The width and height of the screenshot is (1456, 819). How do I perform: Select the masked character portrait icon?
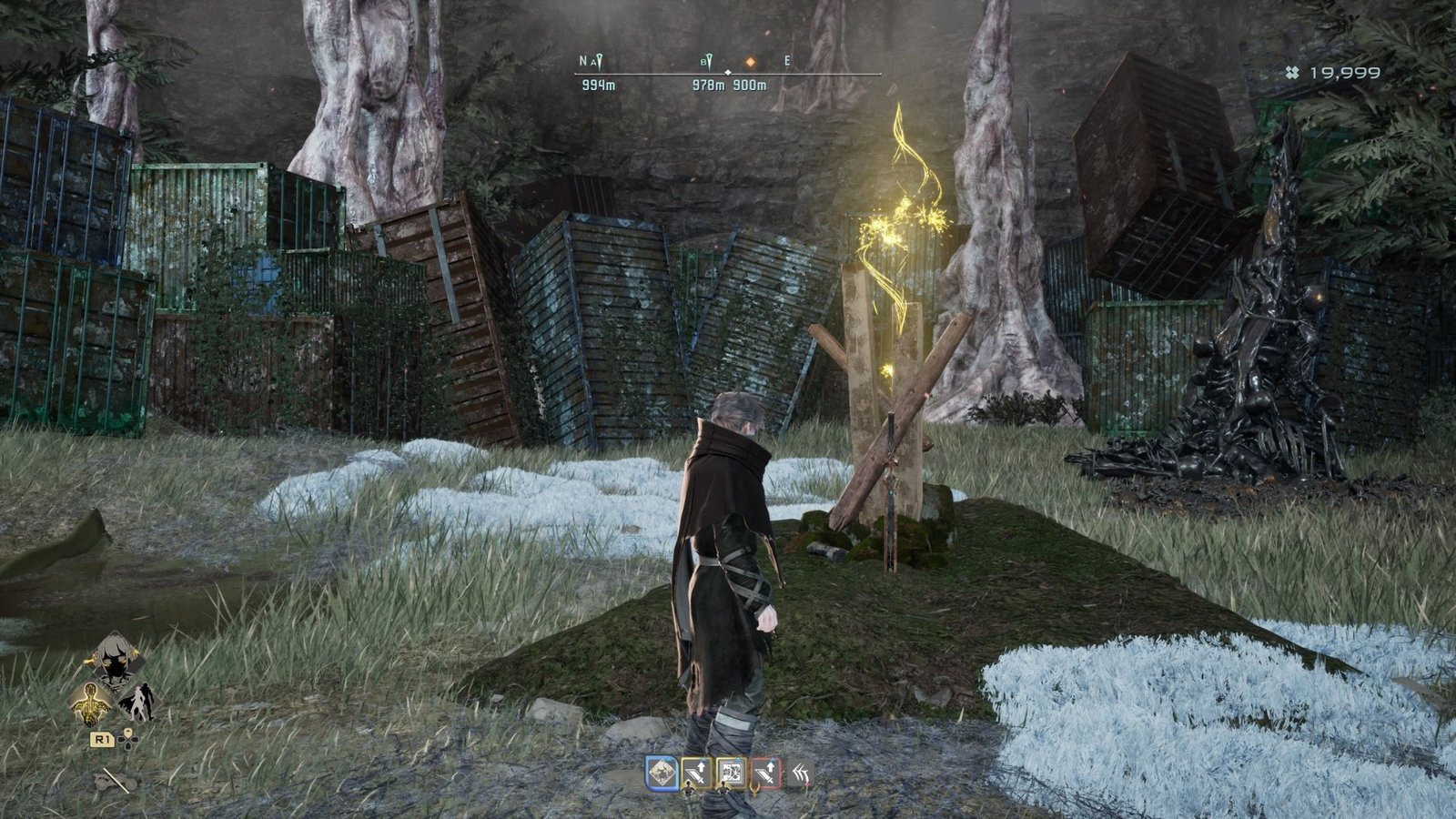click(116, 662)
